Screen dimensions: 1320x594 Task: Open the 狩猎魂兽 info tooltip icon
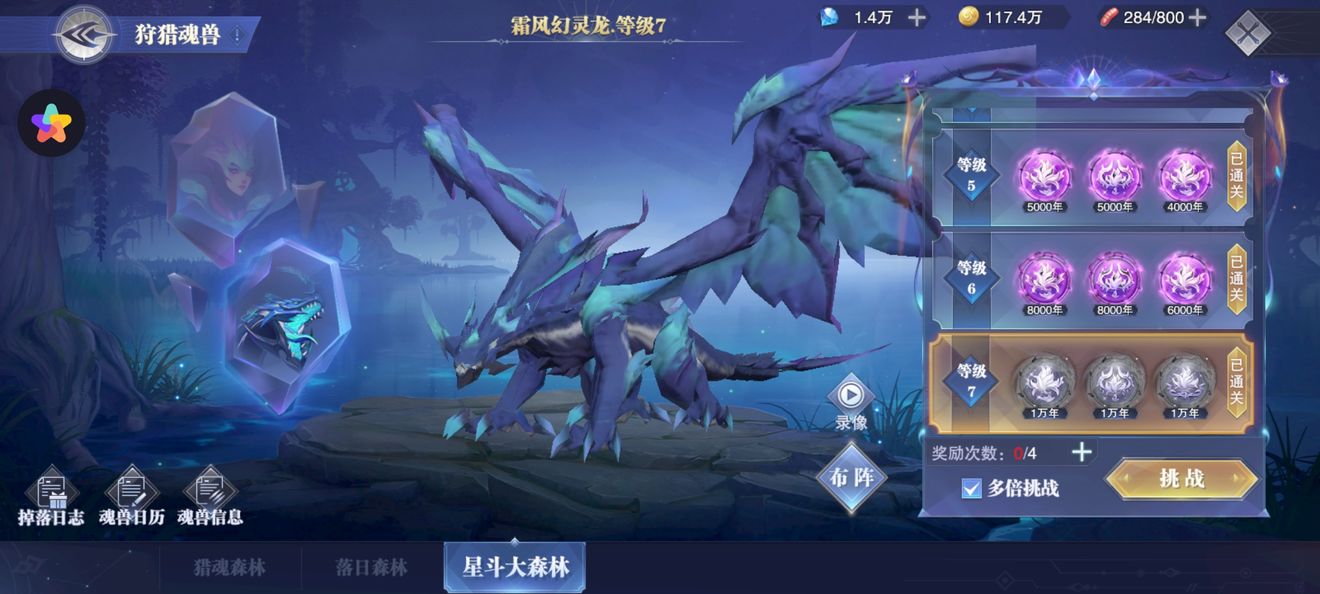[237, 36]
